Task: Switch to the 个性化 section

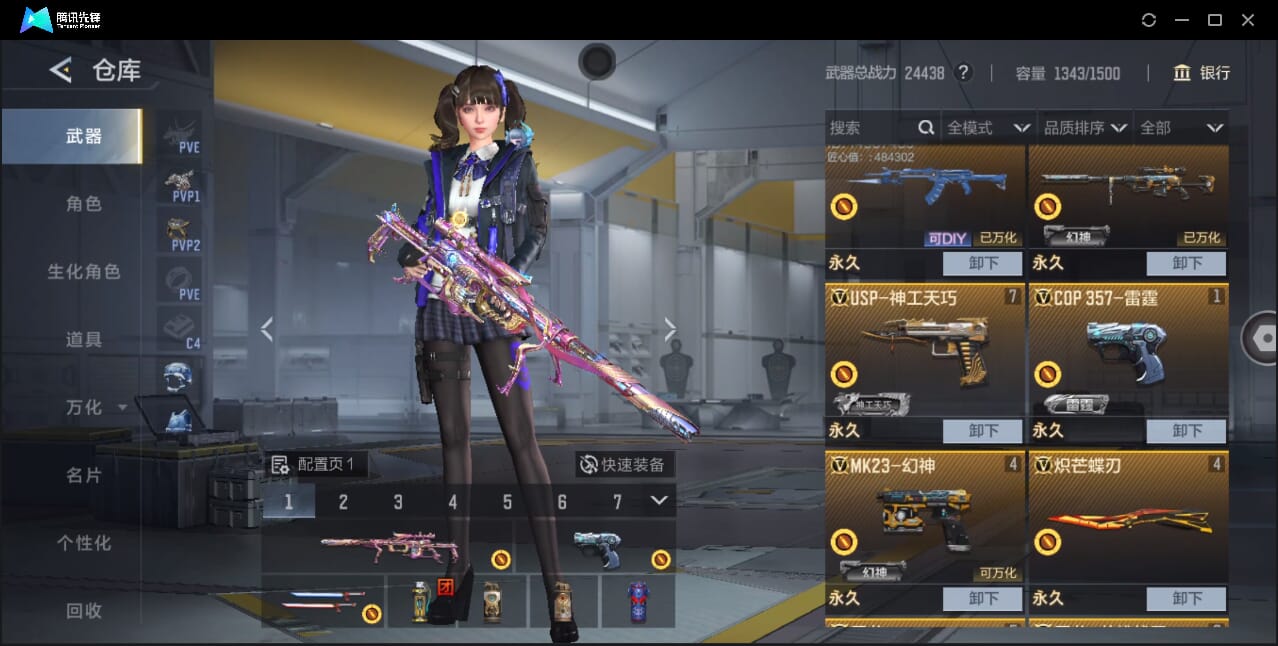Action: [84, 543]
